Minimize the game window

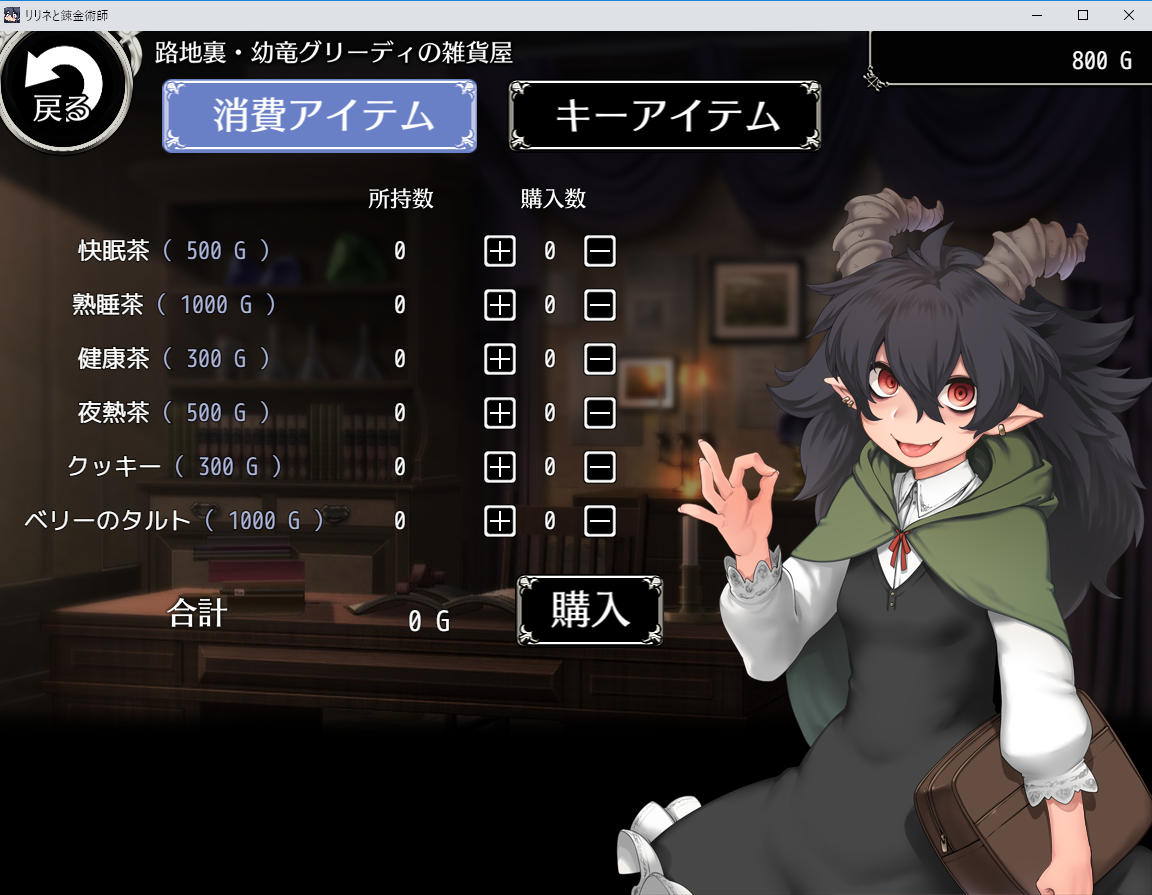[x=1036, y=15]
